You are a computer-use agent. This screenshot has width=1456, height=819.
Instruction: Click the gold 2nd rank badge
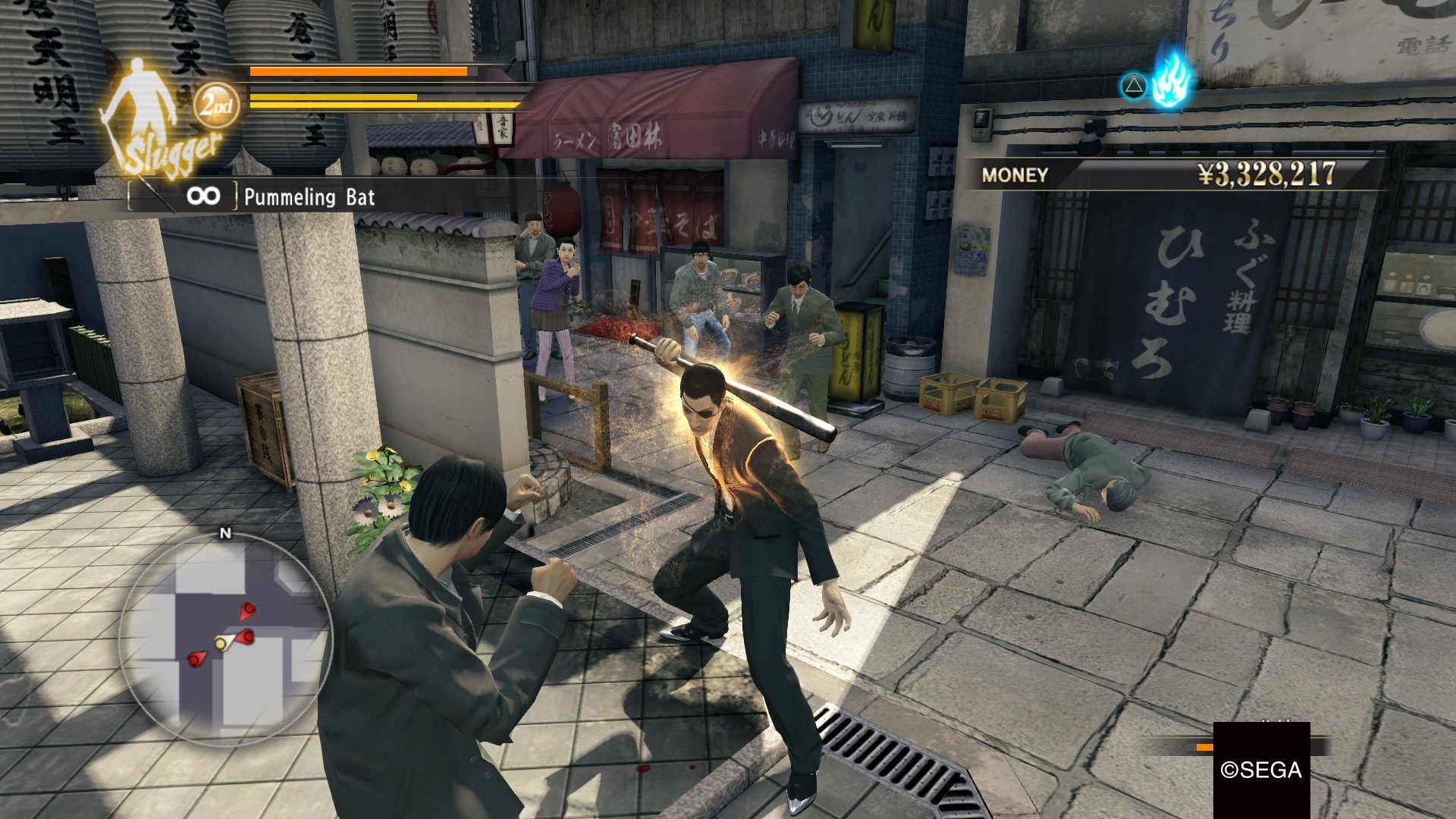coord(217,105)
